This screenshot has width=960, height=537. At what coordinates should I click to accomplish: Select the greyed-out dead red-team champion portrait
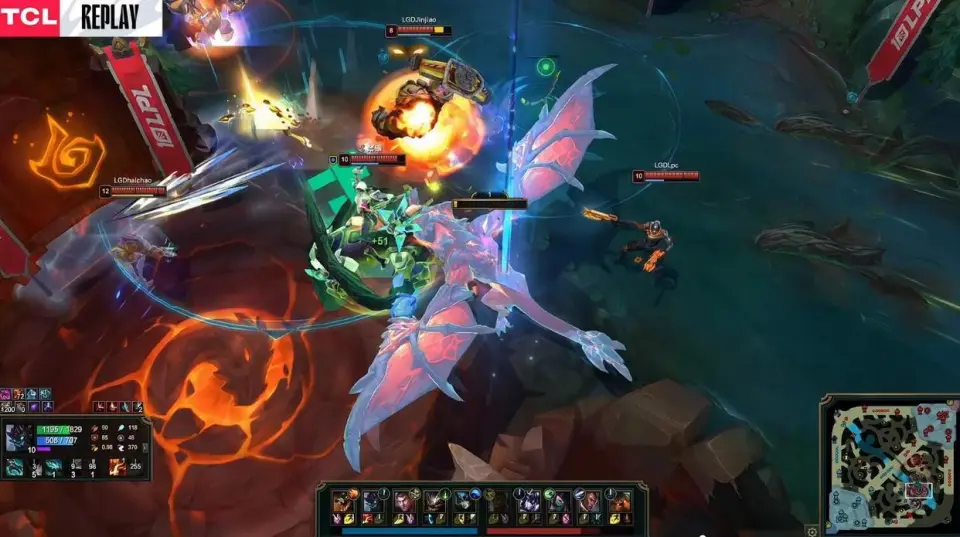tap(498, 501)
